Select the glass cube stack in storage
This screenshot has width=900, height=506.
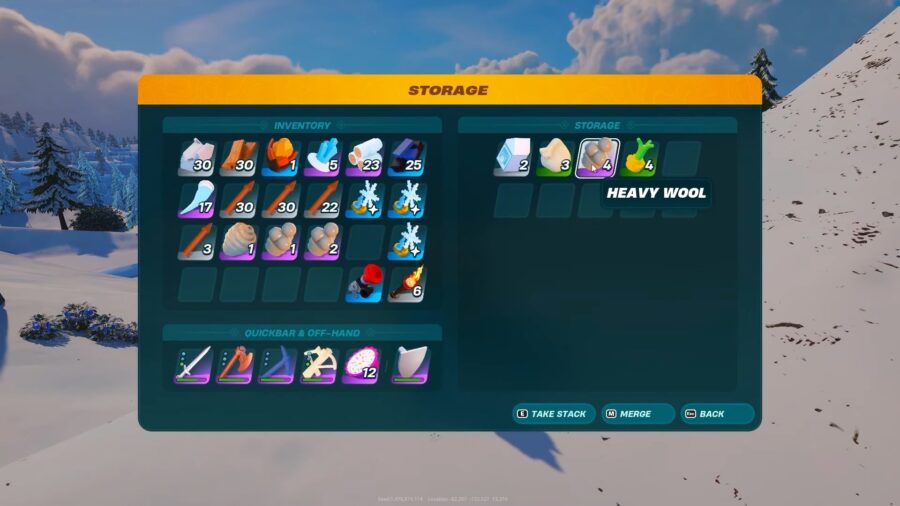point(513,158)
